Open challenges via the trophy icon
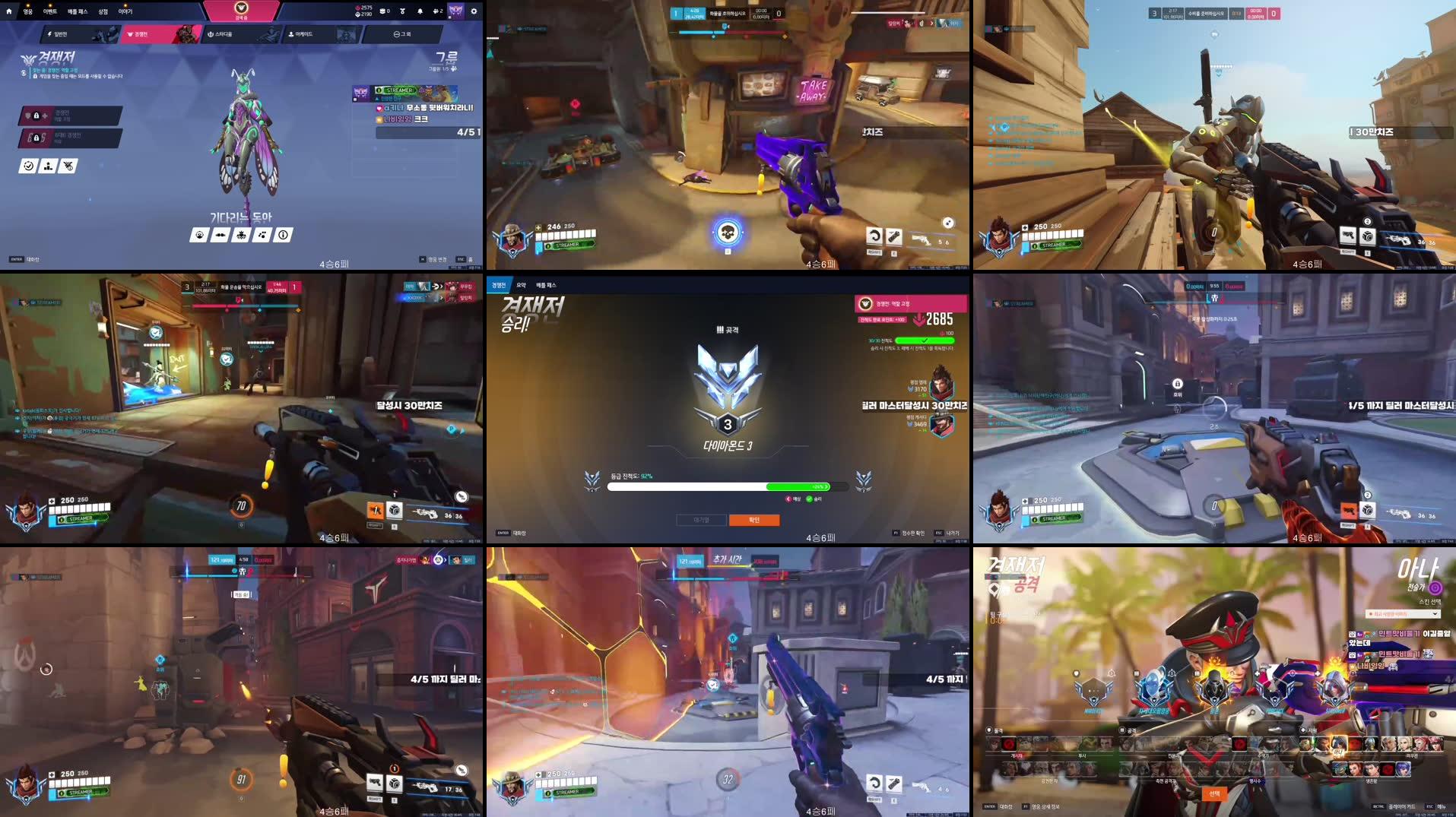Viewport: 1456px width, 817px height. (403, 11)
